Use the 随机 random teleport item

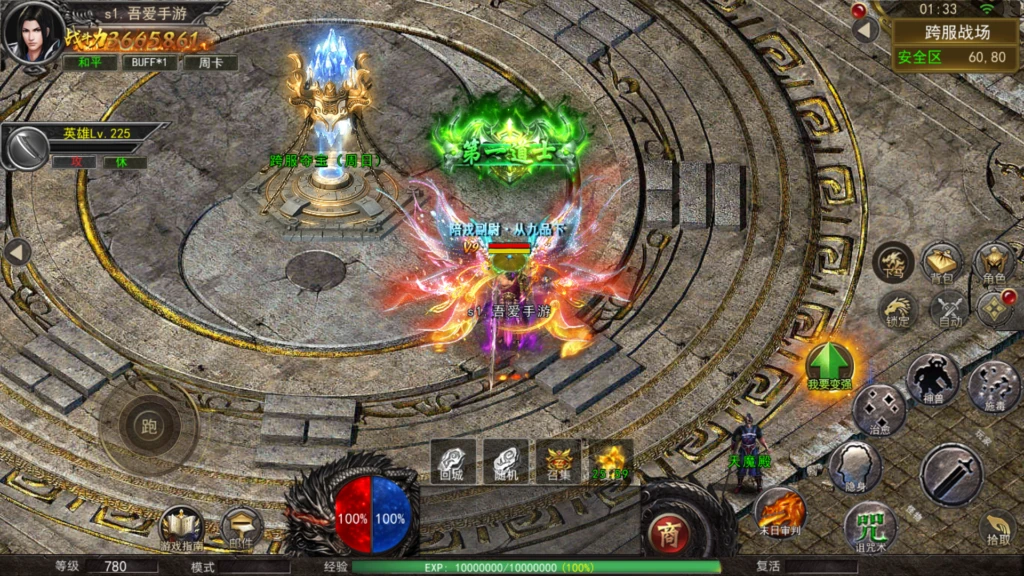[x=505, y=461]
